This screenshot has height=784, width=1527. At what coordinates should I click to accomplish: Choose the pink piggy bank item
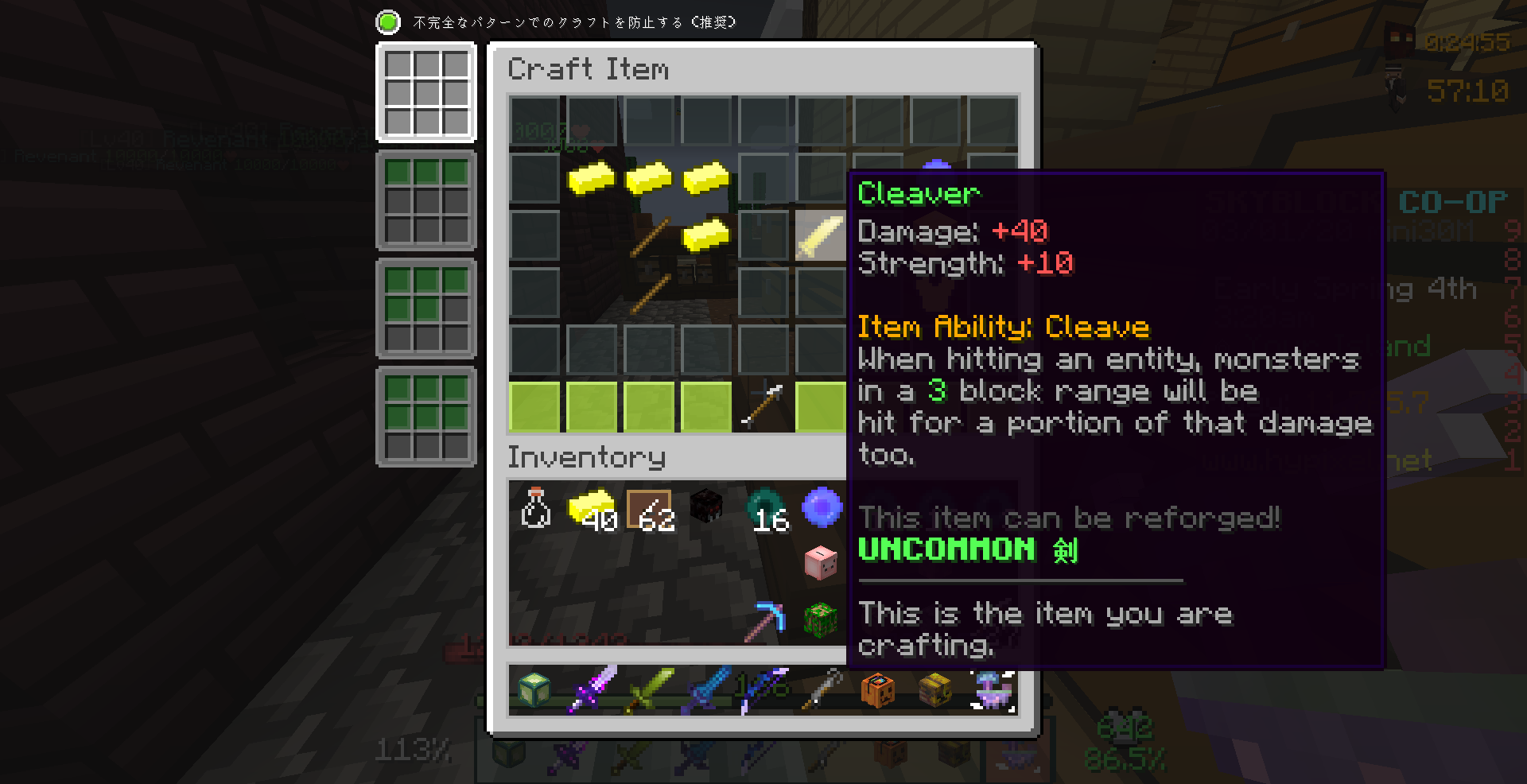822,562
